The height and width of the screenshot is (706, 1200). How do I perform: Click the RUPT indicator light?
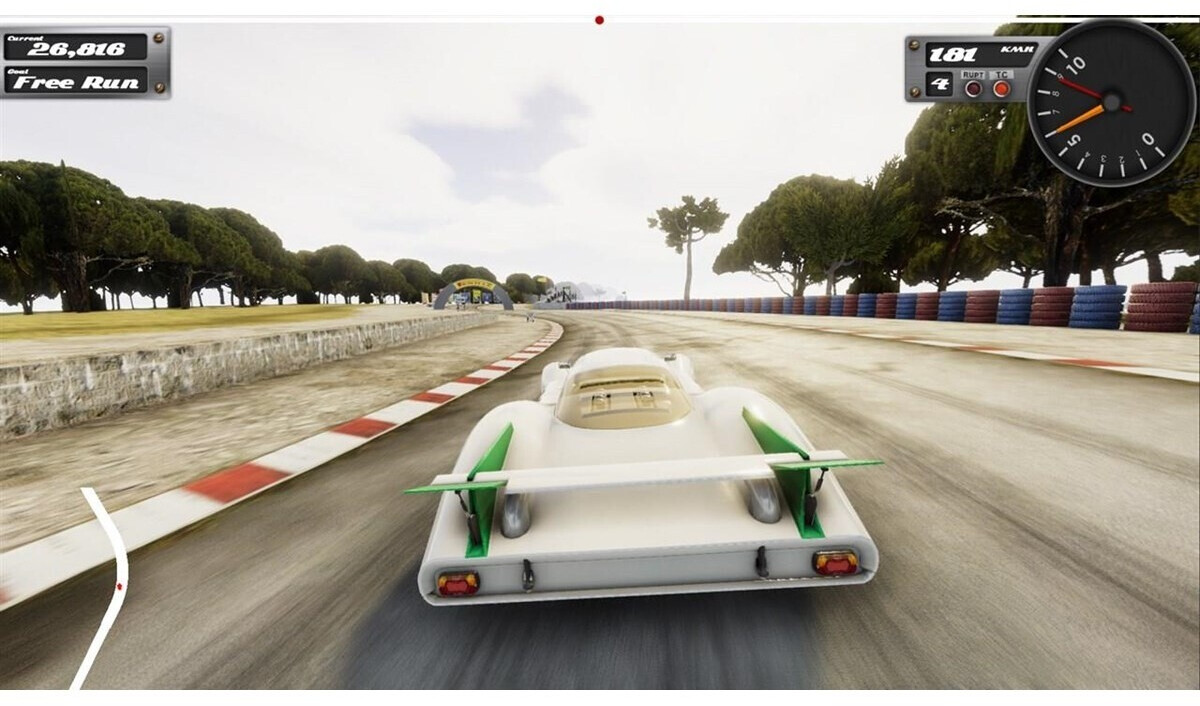click(973, 88)
